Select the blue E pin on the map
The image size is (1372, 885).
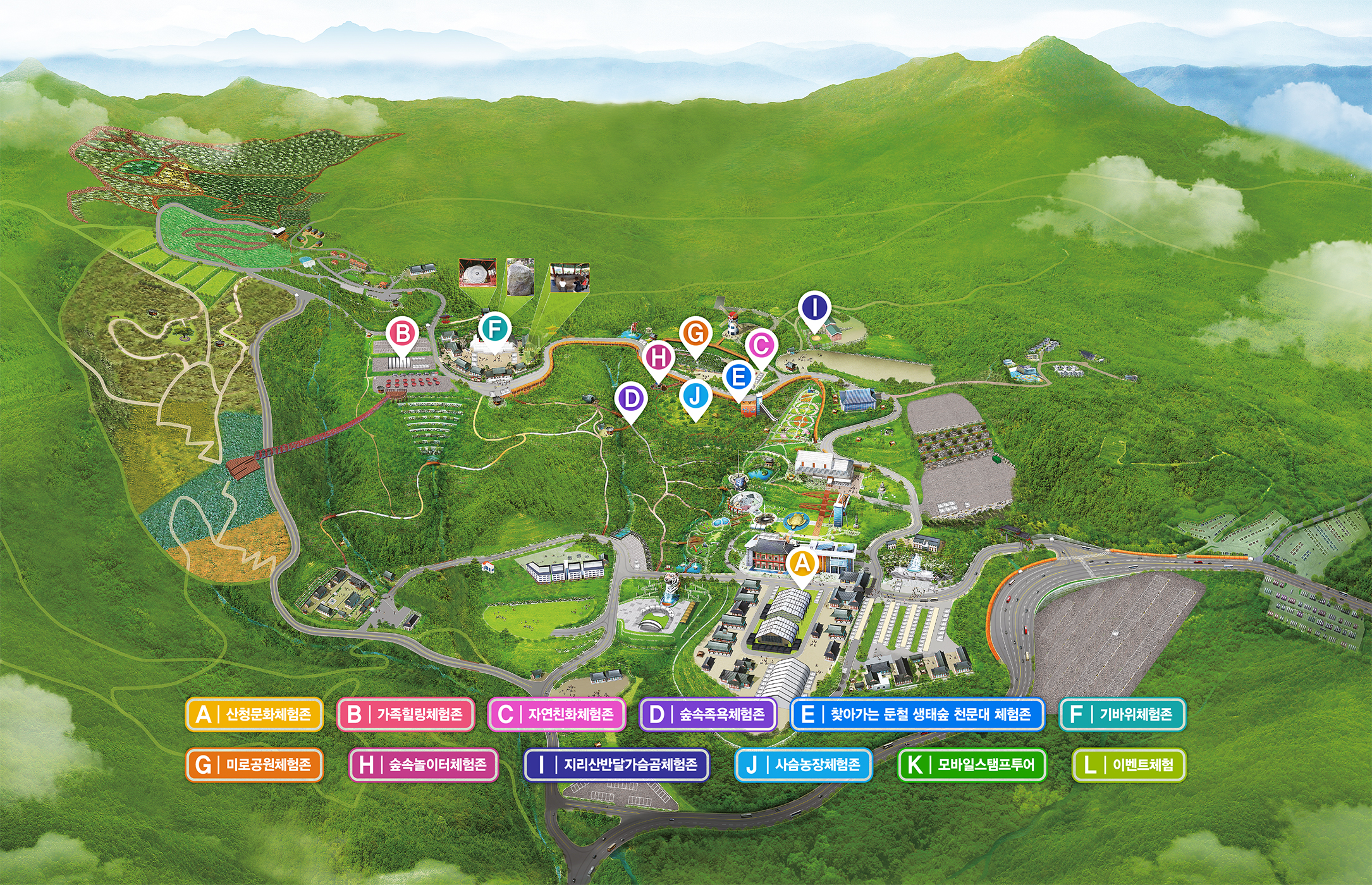coord(737,377)
